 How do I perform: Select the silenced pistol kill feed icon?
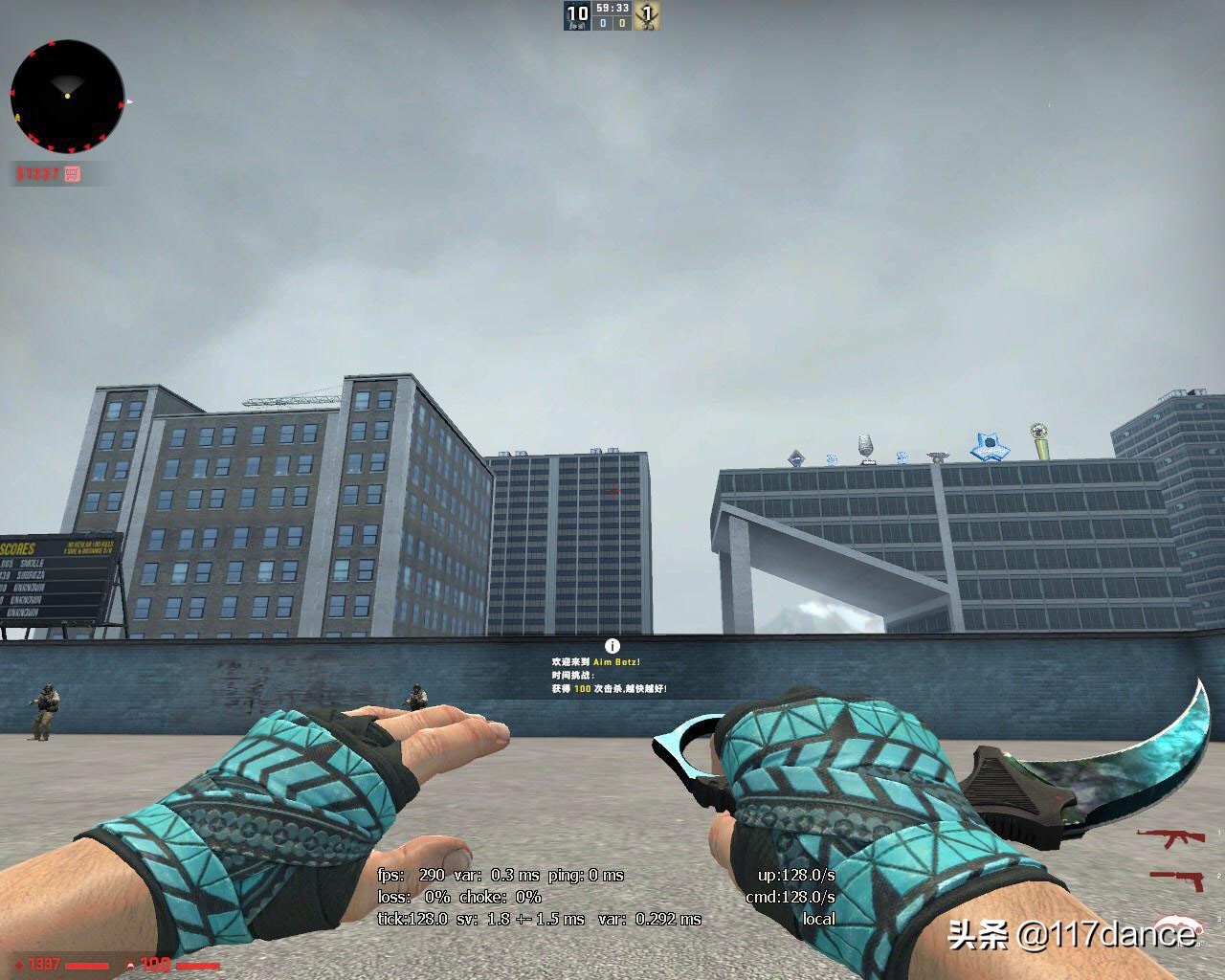point(1177,880)
